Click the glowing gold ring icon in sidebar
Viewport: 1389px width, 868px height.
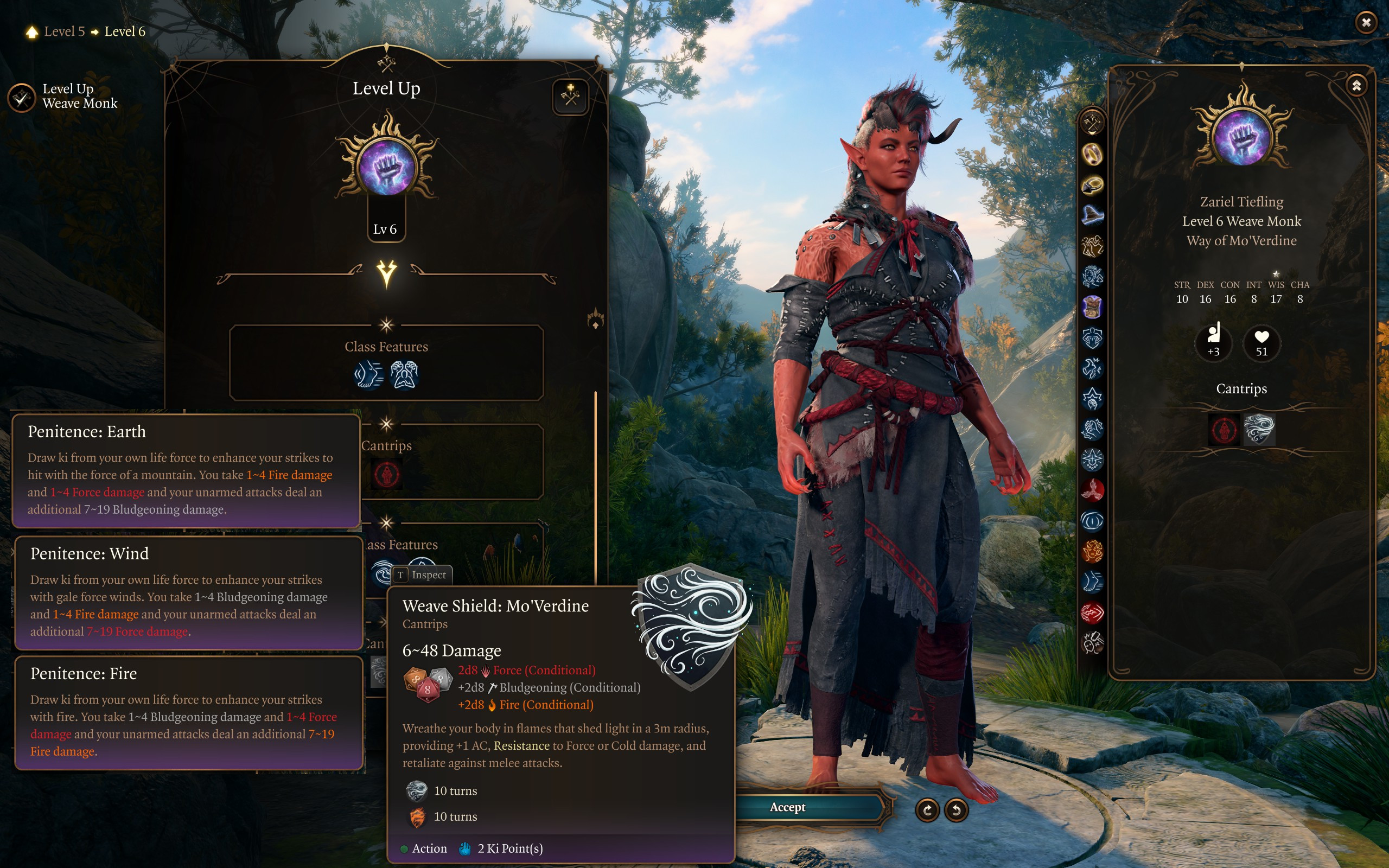pyautogui.click(x=1092, y=154)
